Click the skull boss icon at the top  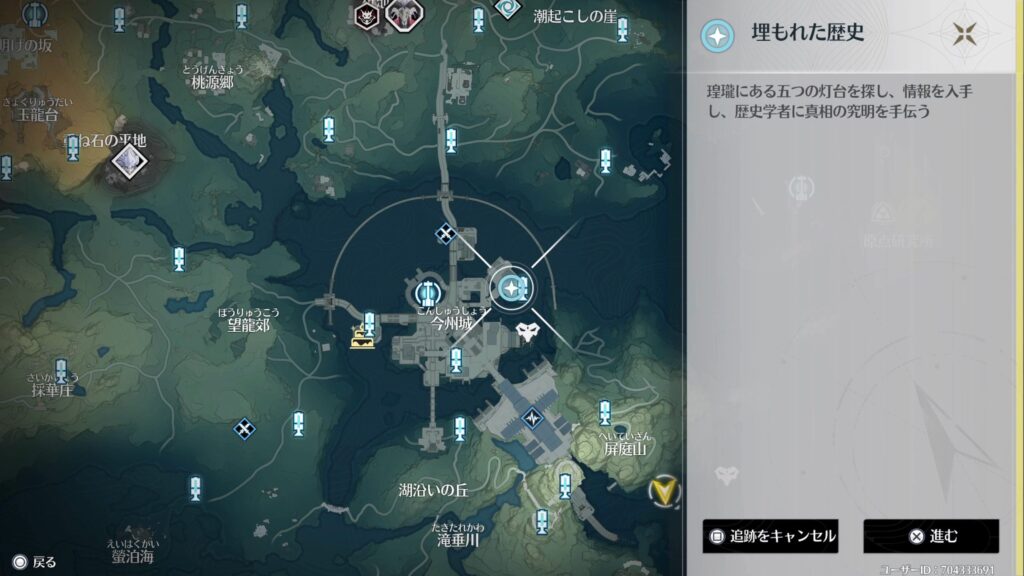368,15
